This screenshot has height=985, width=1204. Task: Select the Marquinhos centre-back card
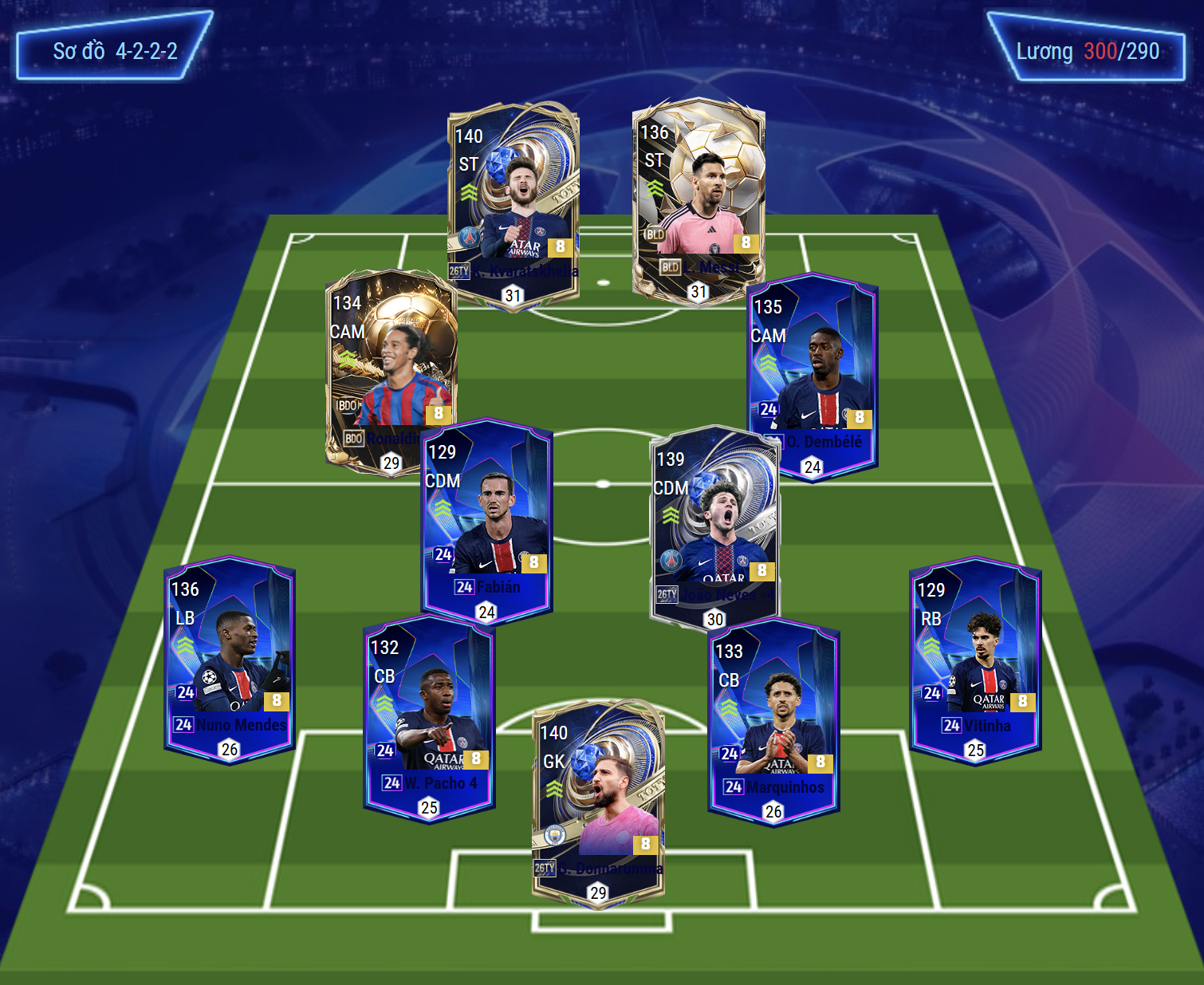[x=773, y=722]
